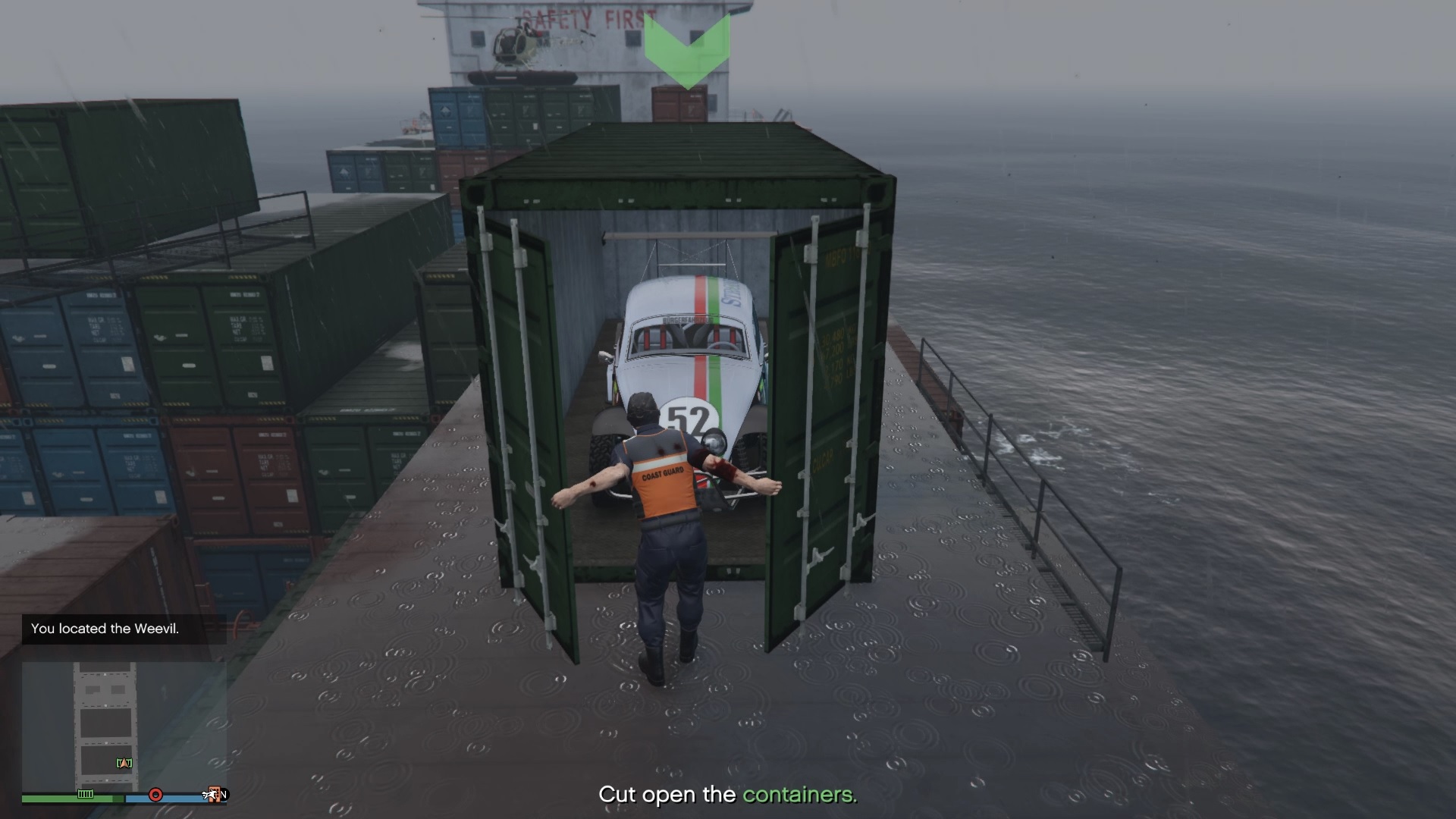Expand the minimap to full view
The width and height of the screenshot is (1456, 819).
(x=121, y=720)
